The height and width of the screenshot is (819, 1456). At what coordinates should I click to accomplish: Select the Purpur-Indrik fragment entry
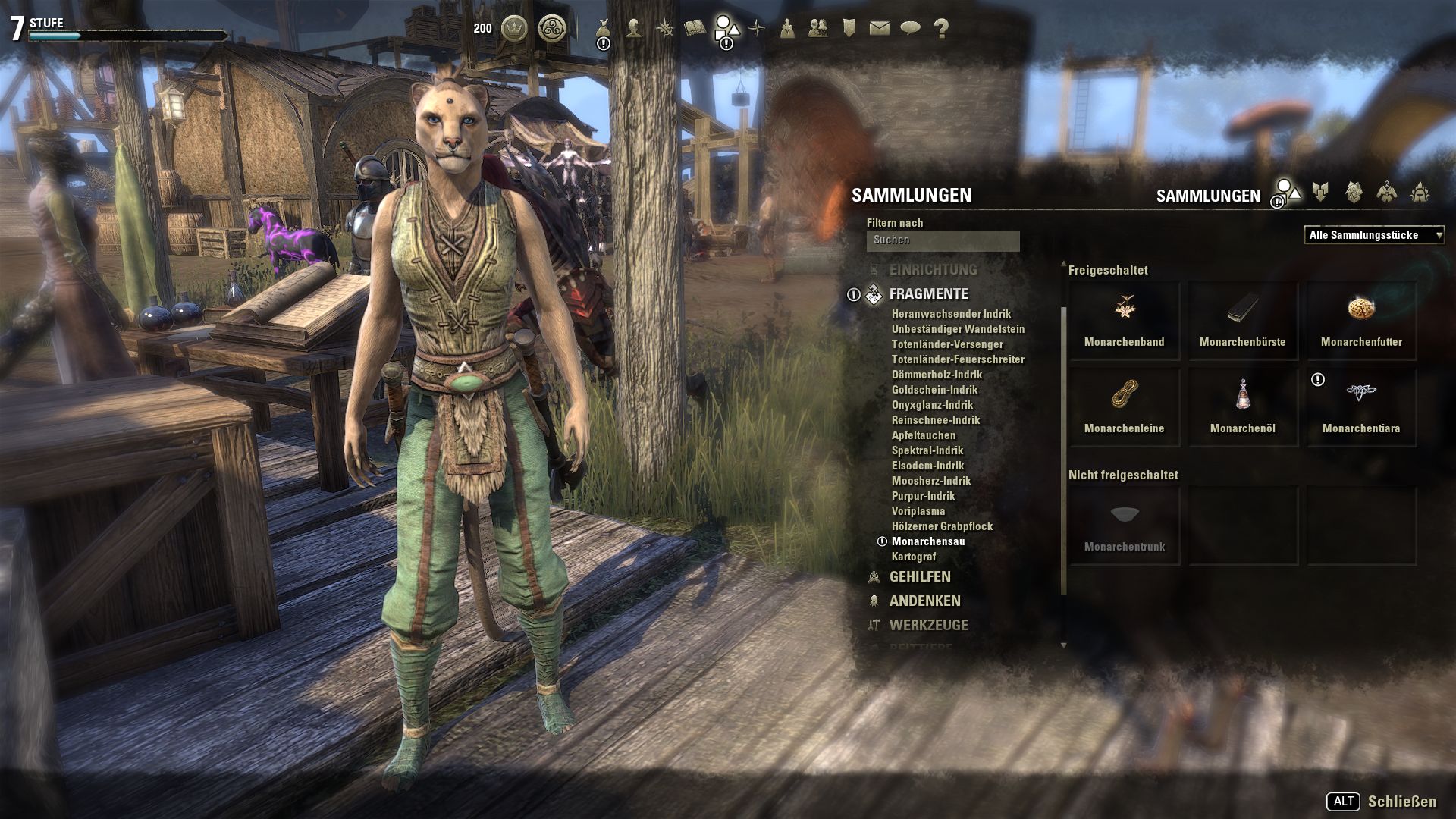tap(923, 496)
